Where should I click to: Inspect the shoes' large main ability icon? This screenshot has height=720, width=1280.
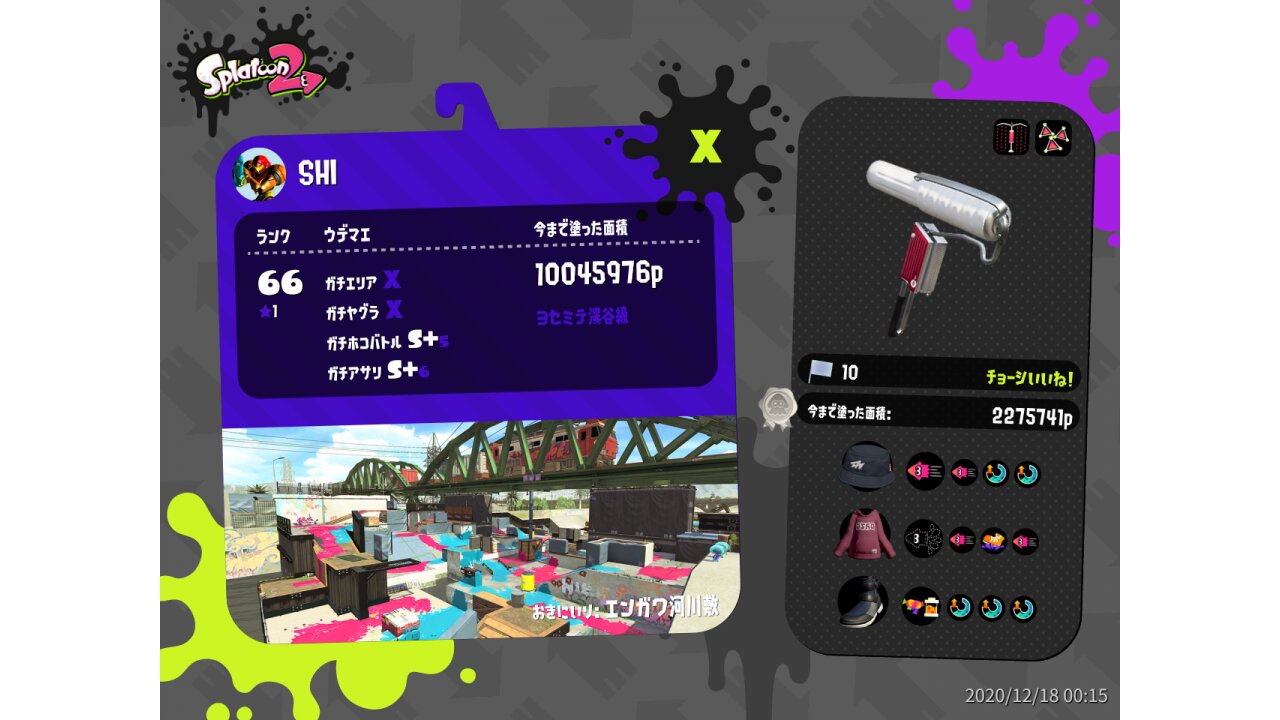pos(921,605)
